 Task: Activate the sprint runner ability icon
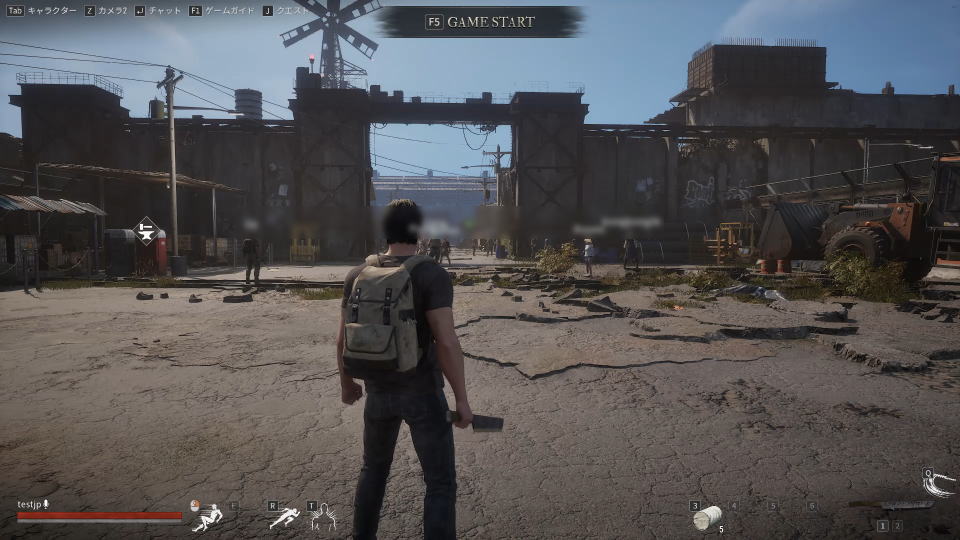tap(284, 517)
